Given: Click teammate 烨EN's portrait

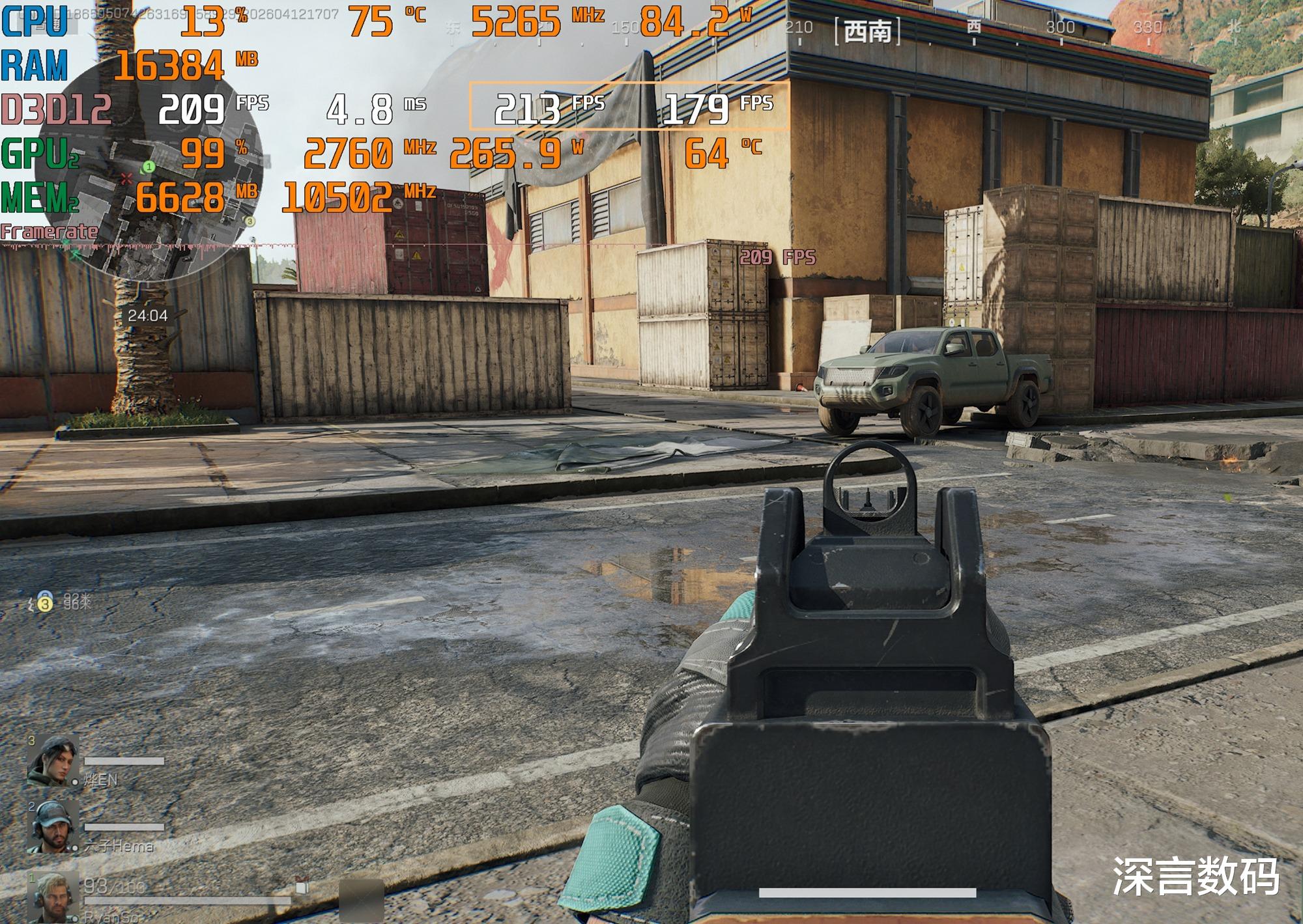Looking at the screenshot, I should pos(52,760).
